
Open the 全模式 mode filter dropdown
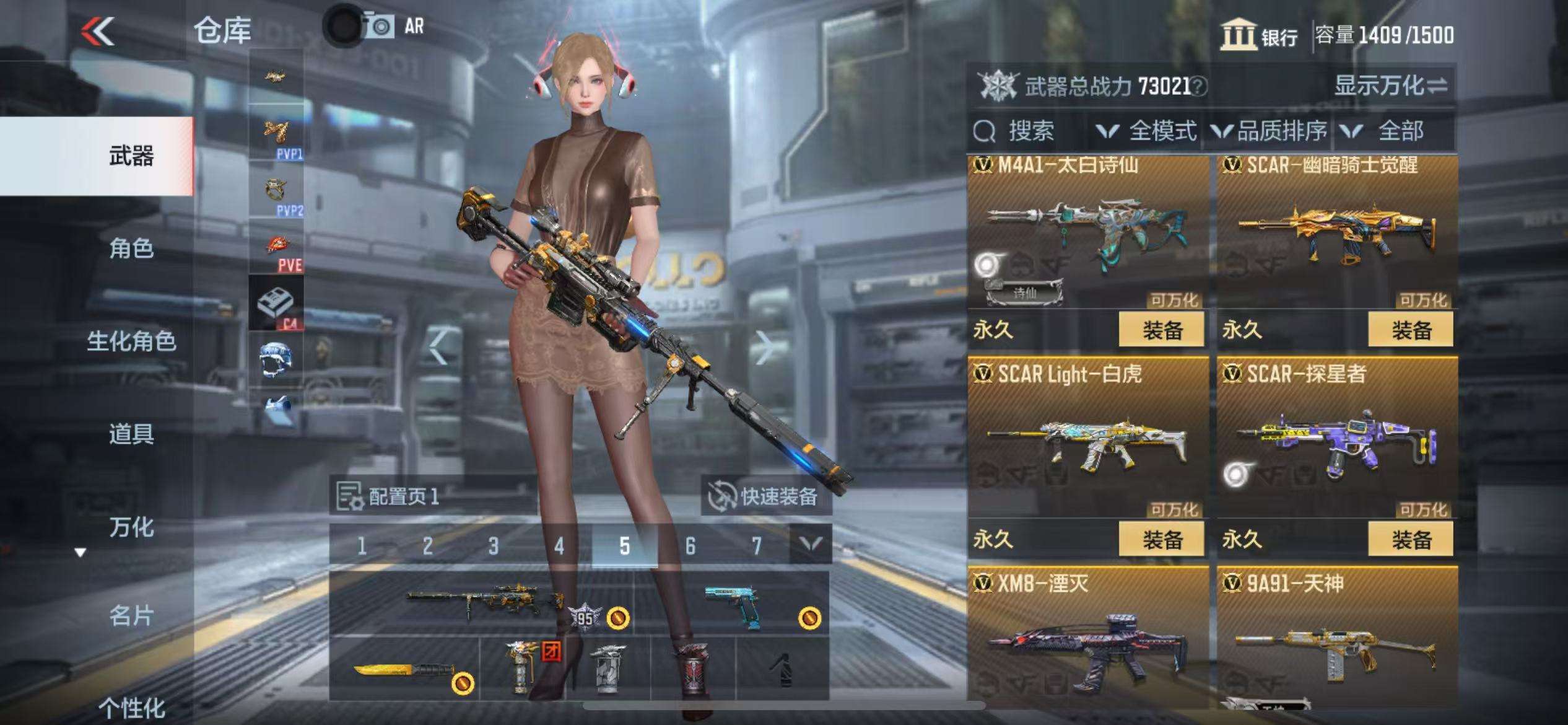point(1146,131)
